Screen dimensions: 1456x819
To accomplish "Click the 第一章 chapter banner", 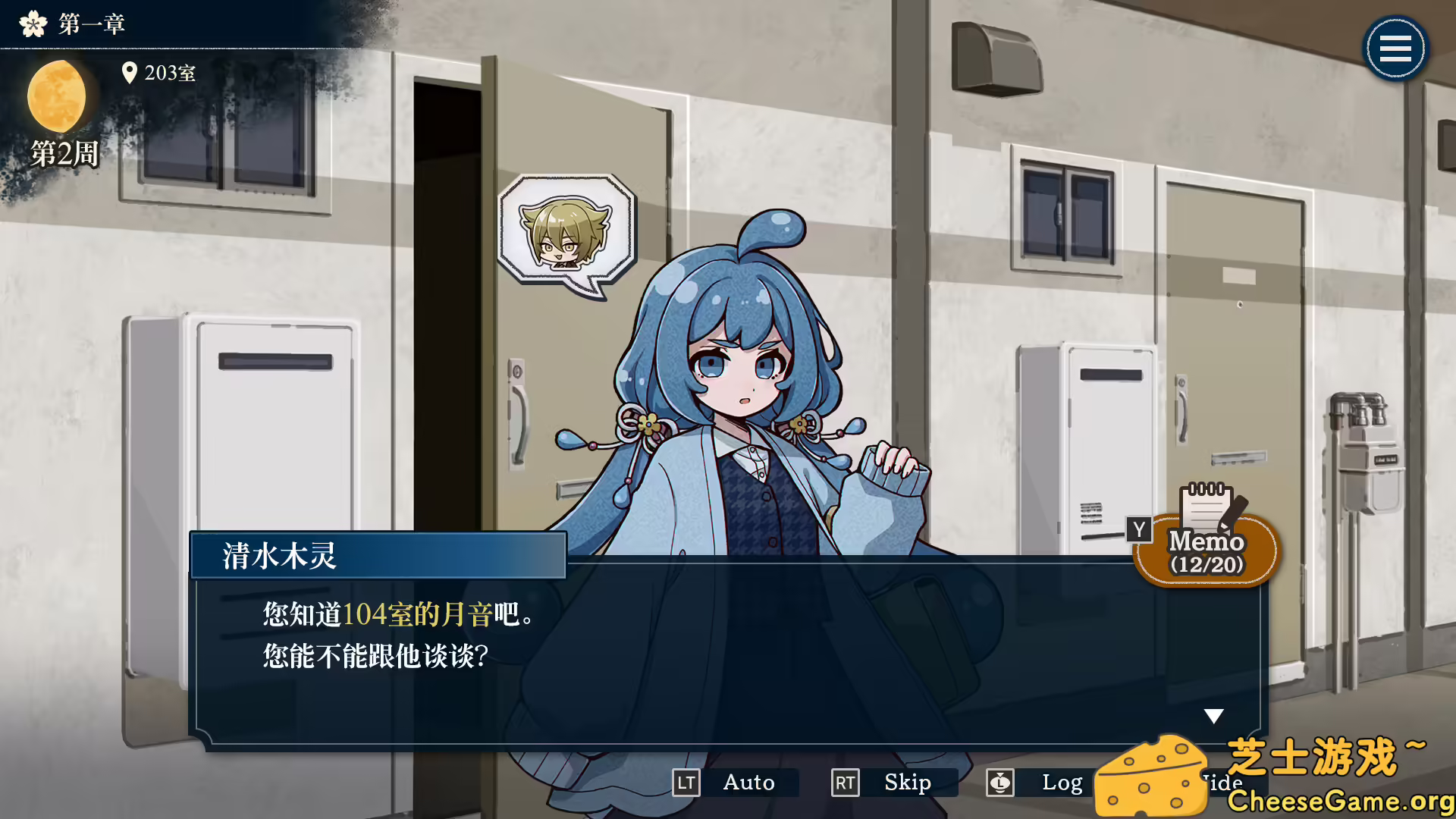I will tap(89, 23).
